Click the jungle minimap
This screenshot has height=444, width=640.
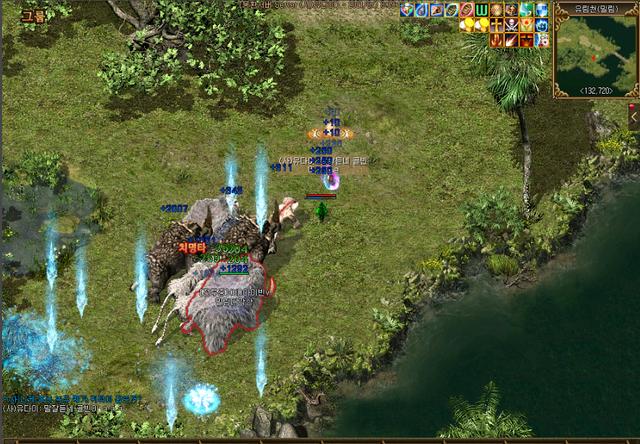[595, 52]
